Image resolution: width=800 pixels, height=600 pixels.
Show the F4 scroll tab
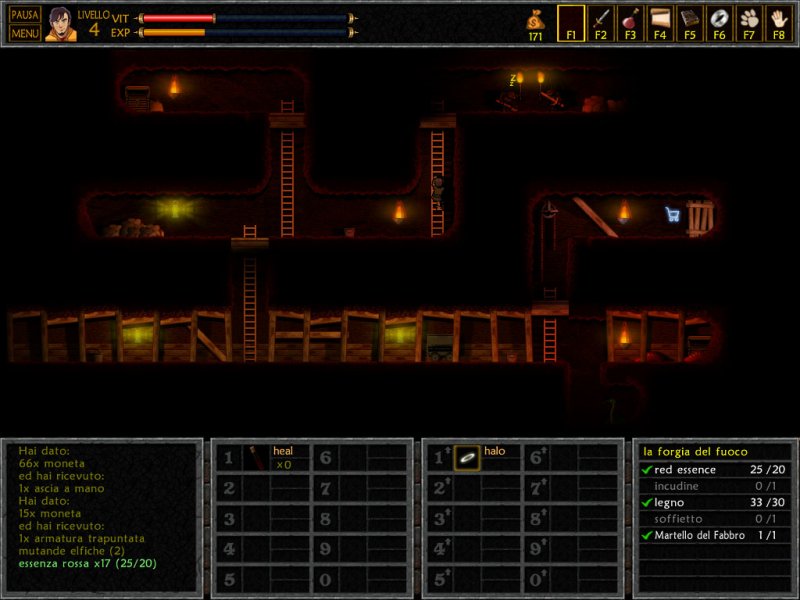coord(660,23)
